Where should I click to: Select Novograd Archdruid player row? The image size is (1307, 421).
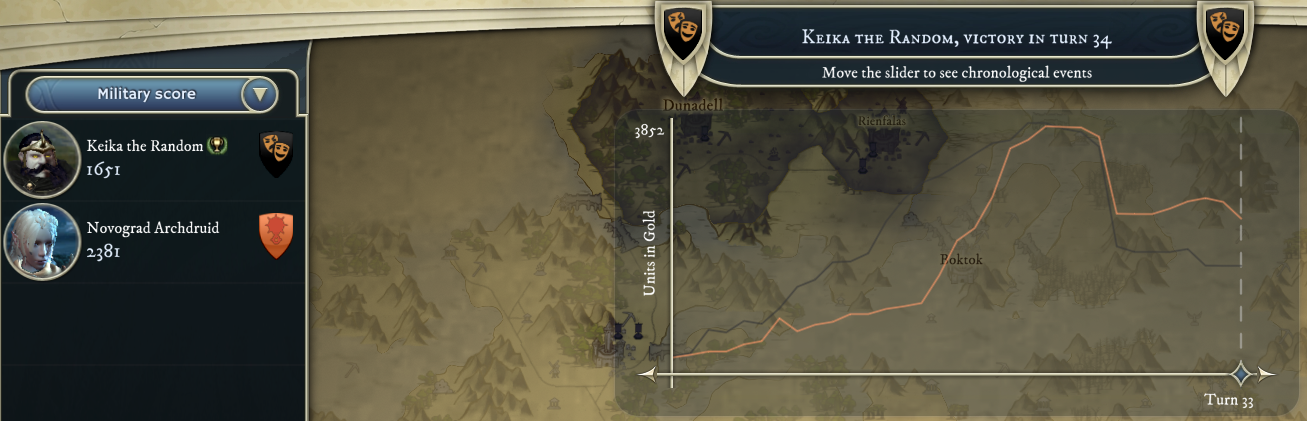tap(150, 239)
